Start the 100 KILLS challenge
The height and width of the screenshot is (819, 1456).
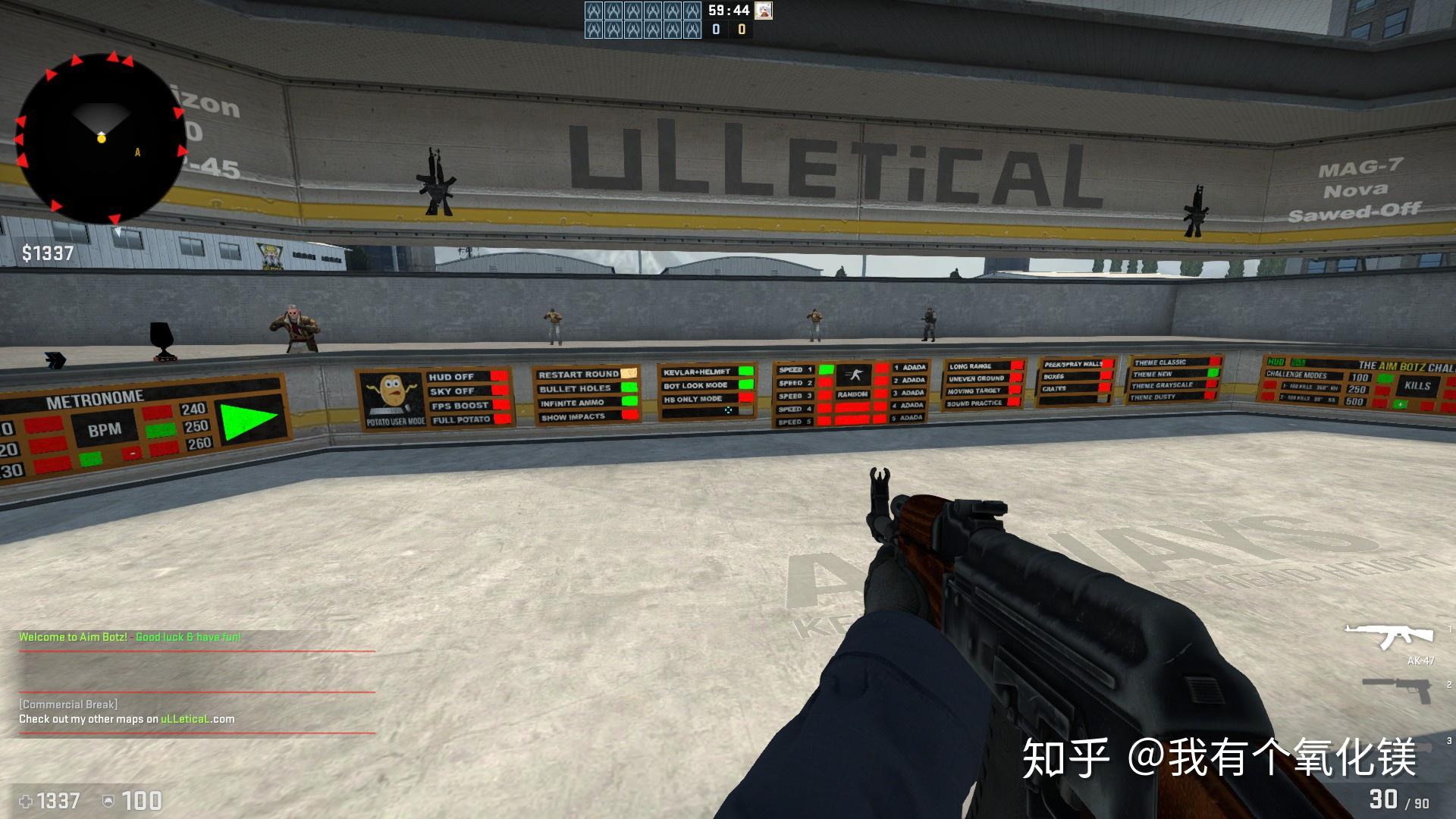click(x=1385, y=377)
